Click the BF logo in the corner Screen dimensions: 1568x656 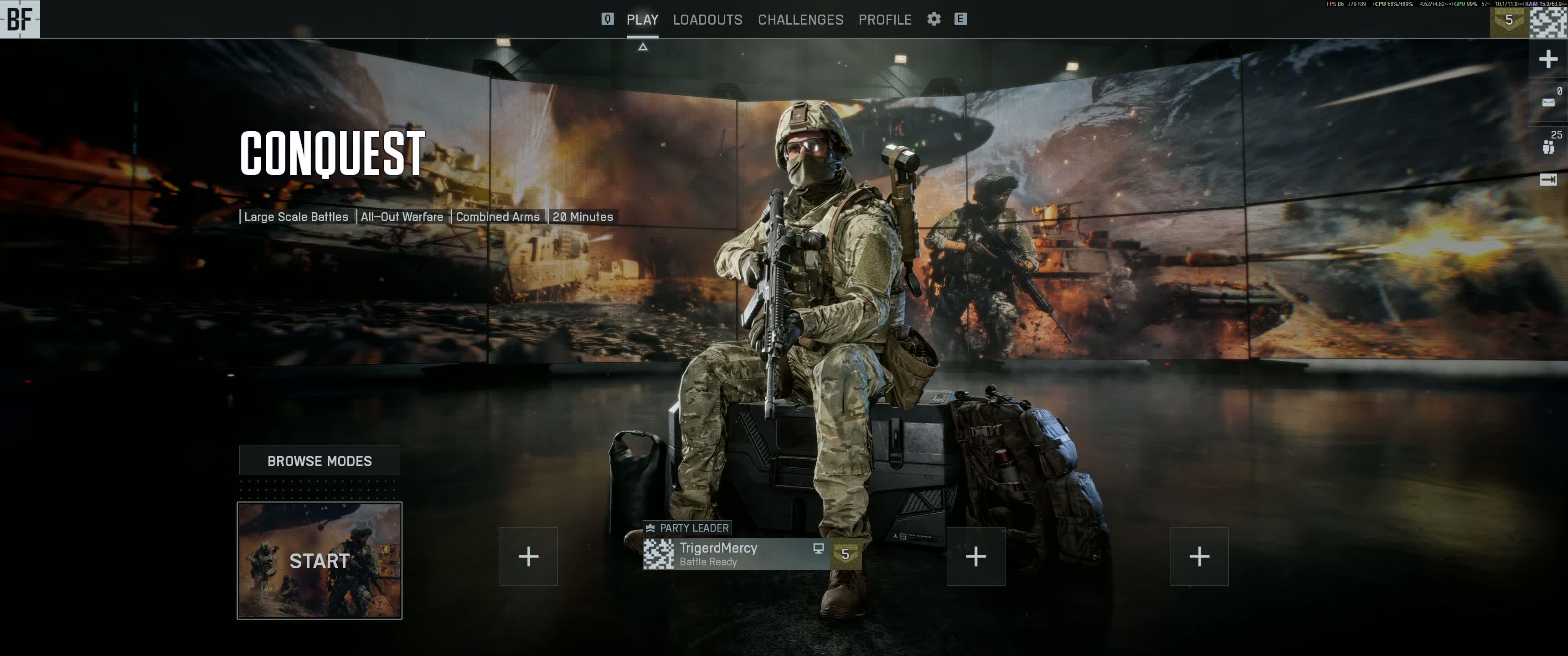tap(20, 19)
